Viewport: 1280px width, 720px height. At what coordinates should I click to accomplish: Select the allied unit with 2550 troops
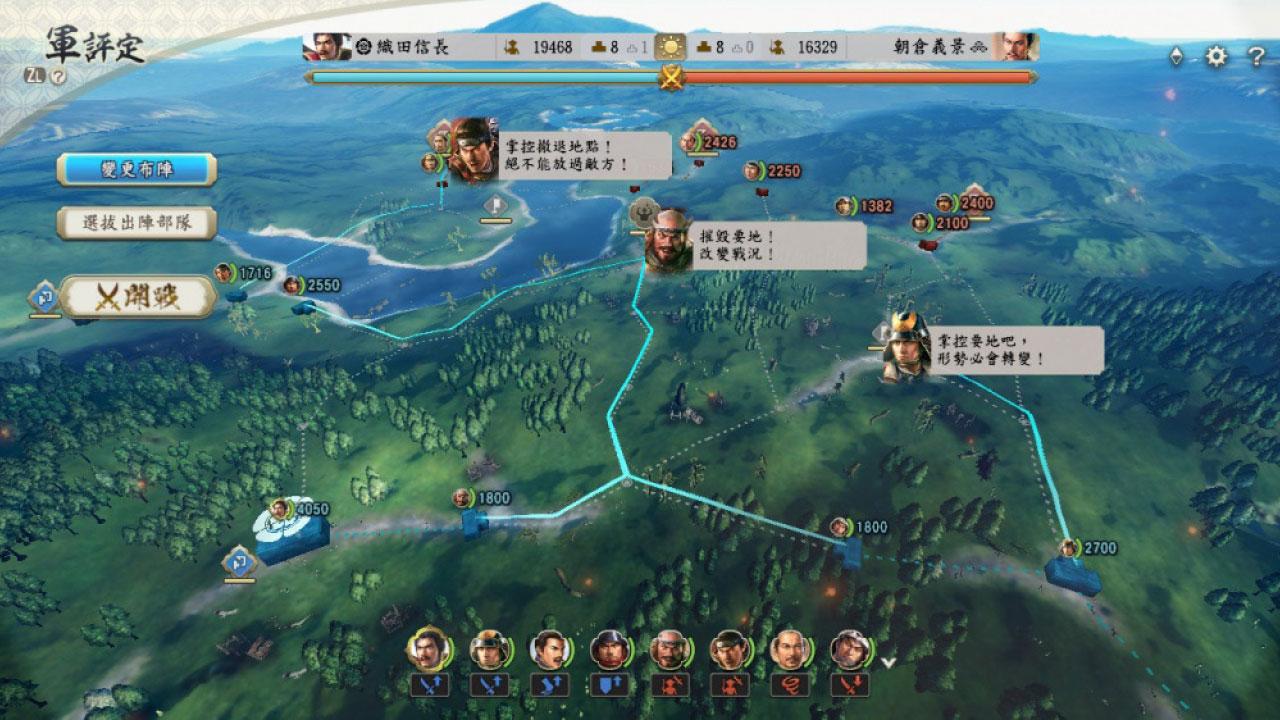303,301
